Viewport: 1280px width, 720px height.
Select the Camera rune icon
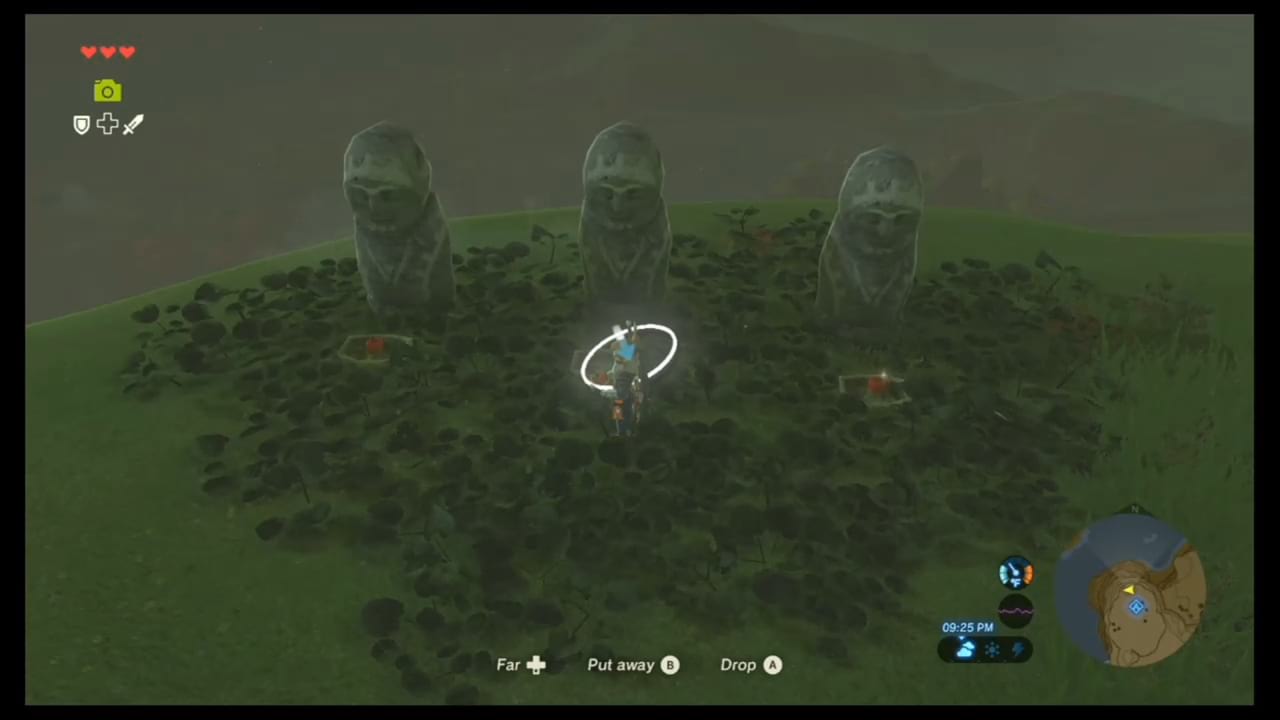107,91
